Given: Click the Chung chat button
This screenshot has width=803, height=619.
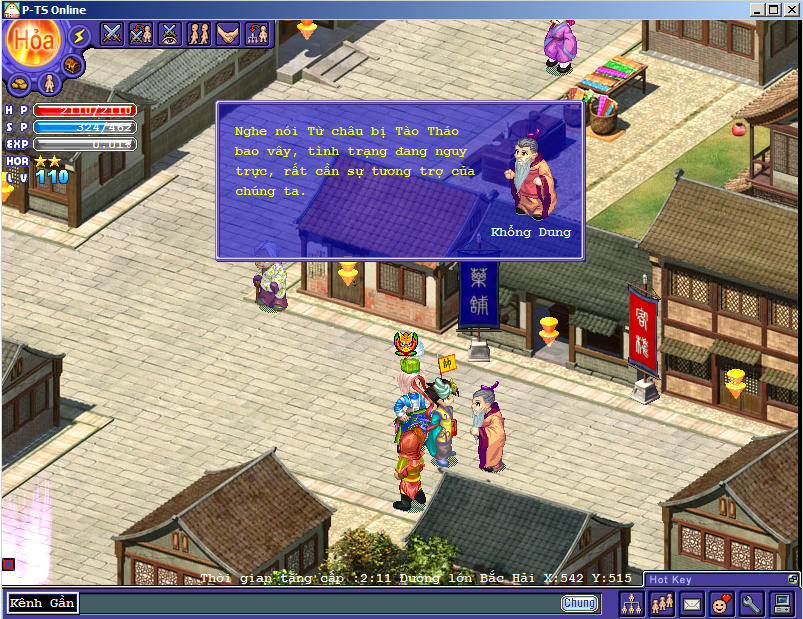Looking at the screenshot, I should pyautogui.click(x=579, y=603).
